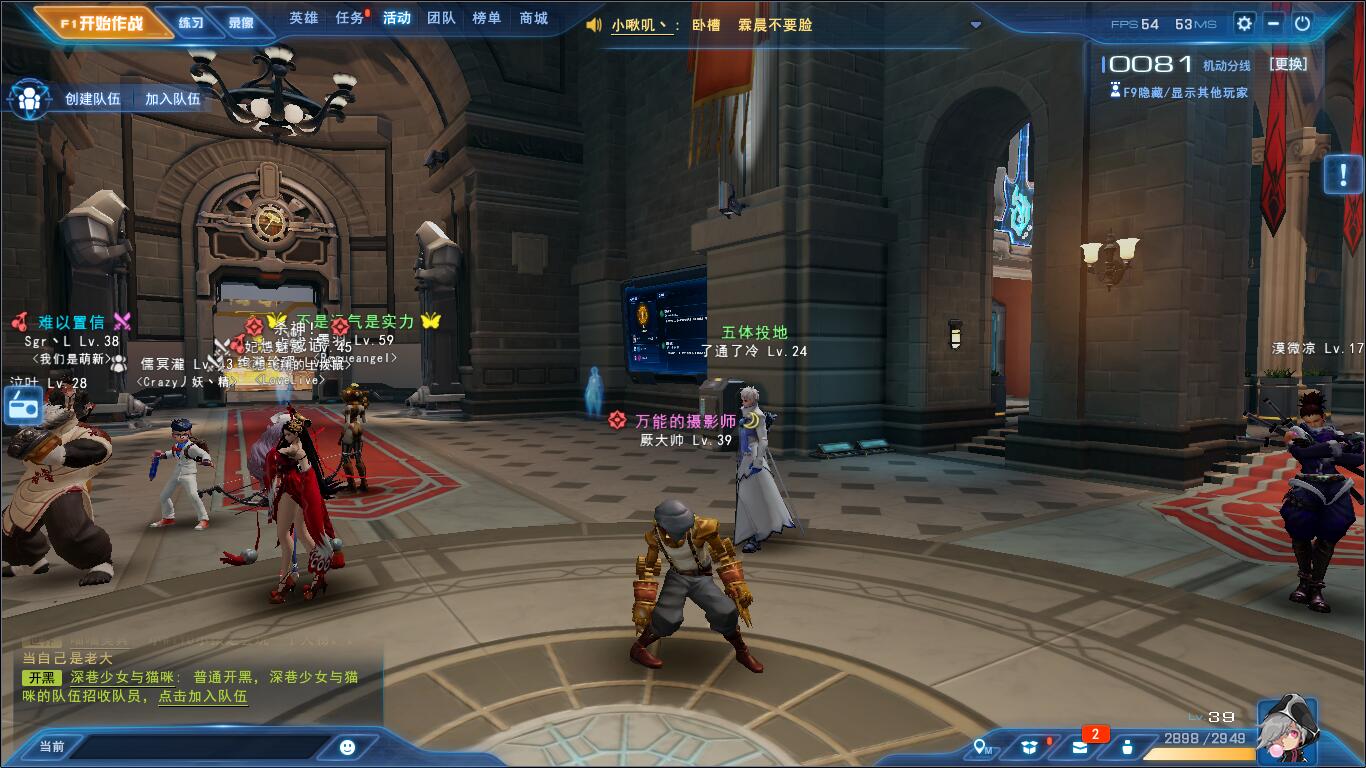Open the 英雄 heroes menu

pos(304,18)
